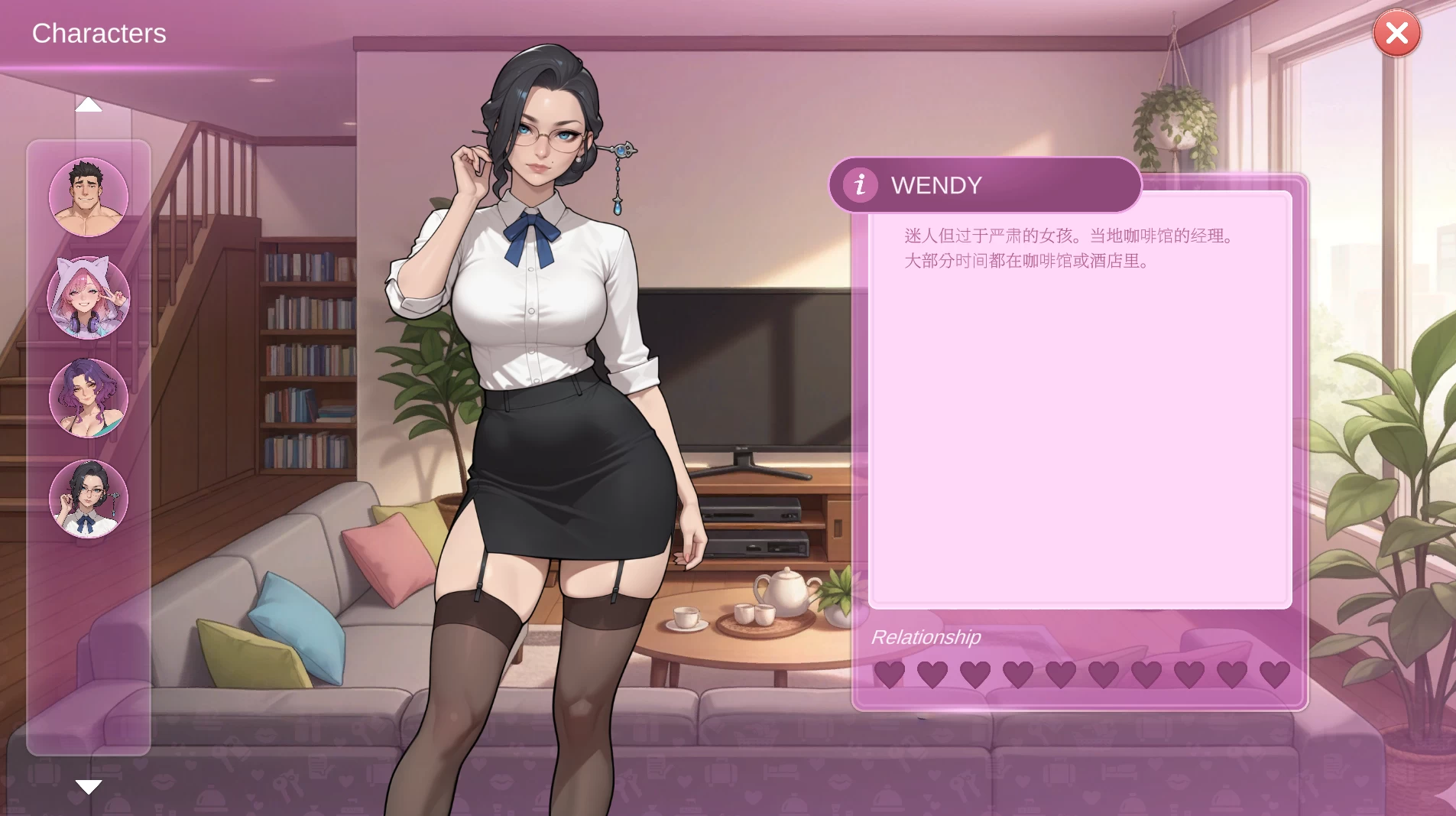The width and height of the screenshot is (1456, 816).
Task: Click the info icon beside WENDY
Action: 860,184
